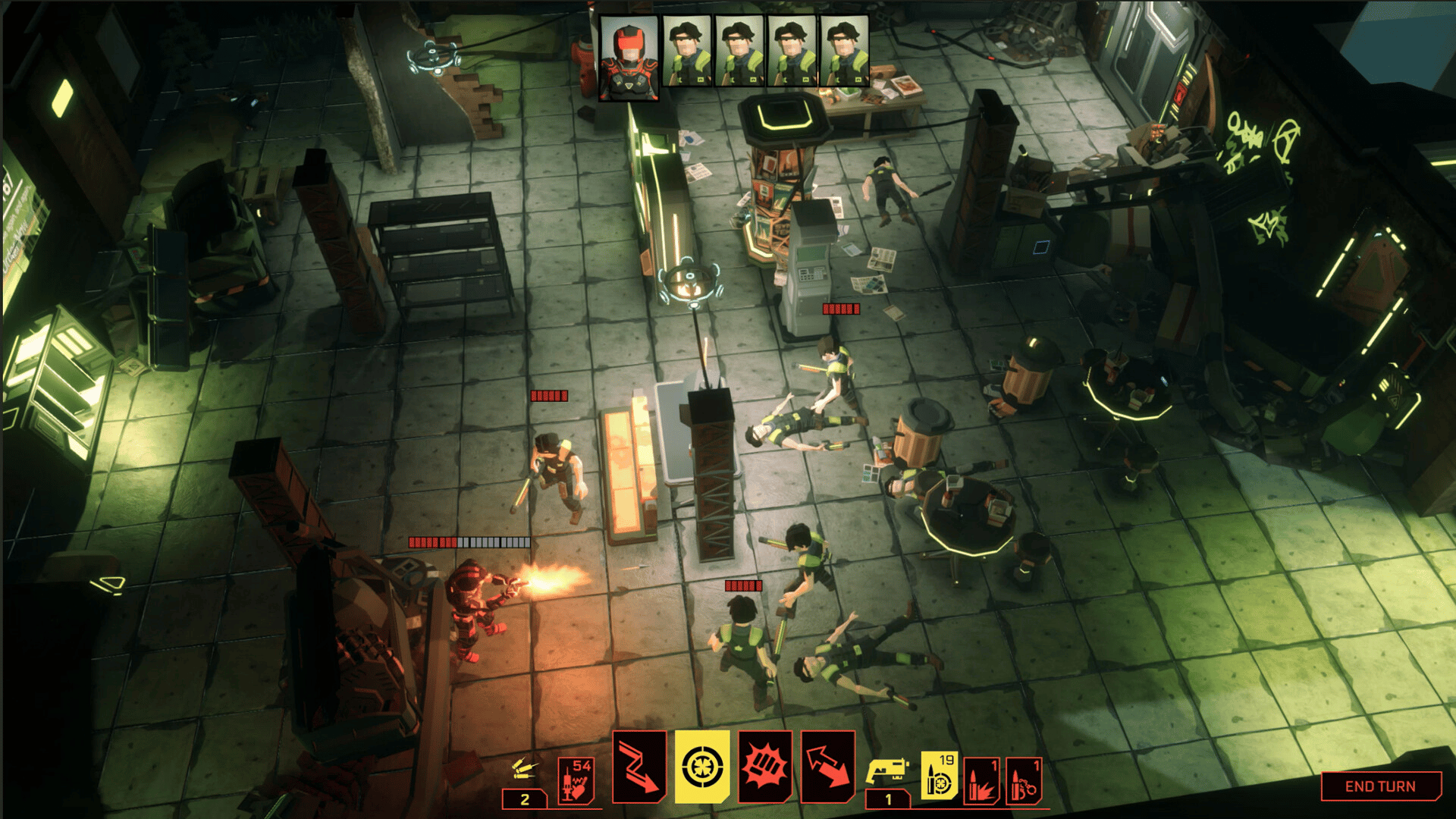The image size is (1456, 819).
Task: Activate the yellow crosshair shoot ability
Action: (702, 767)
